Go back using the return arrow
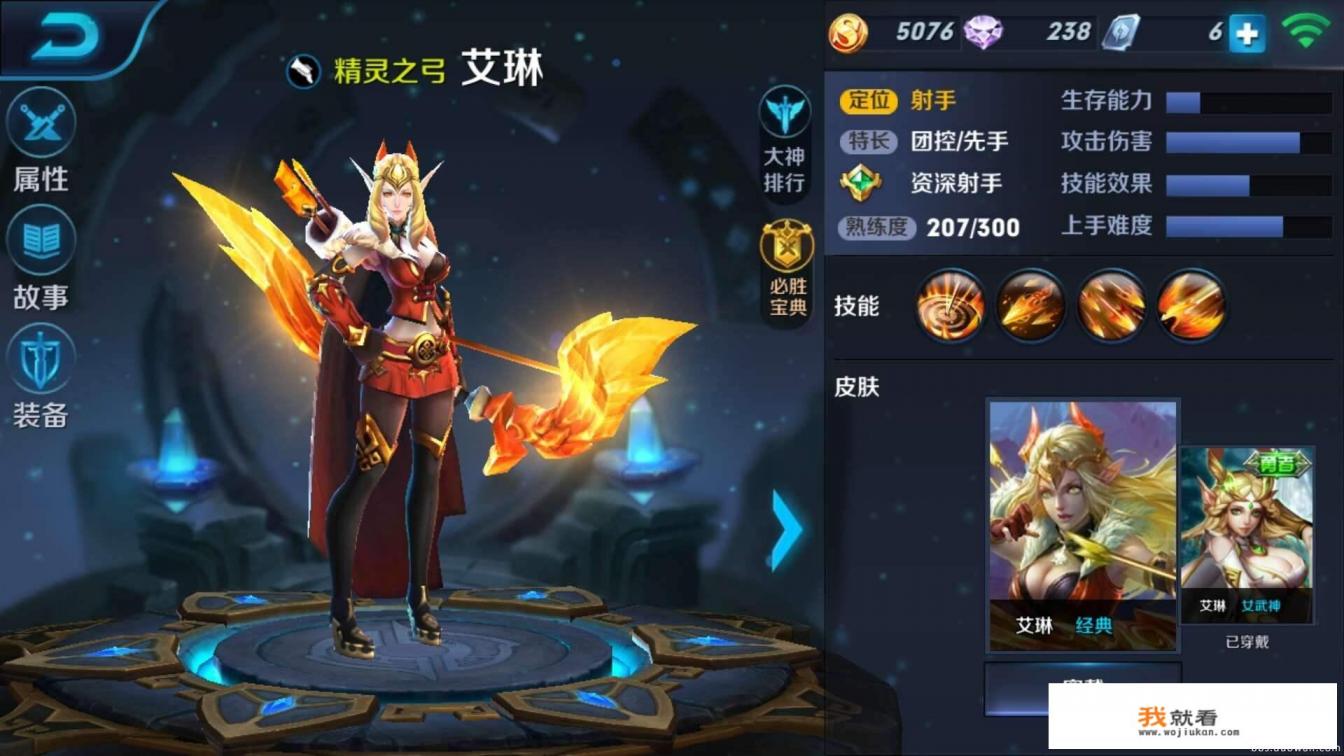The width and height of the screenshot is (1344, 756). tap(66, 38)
